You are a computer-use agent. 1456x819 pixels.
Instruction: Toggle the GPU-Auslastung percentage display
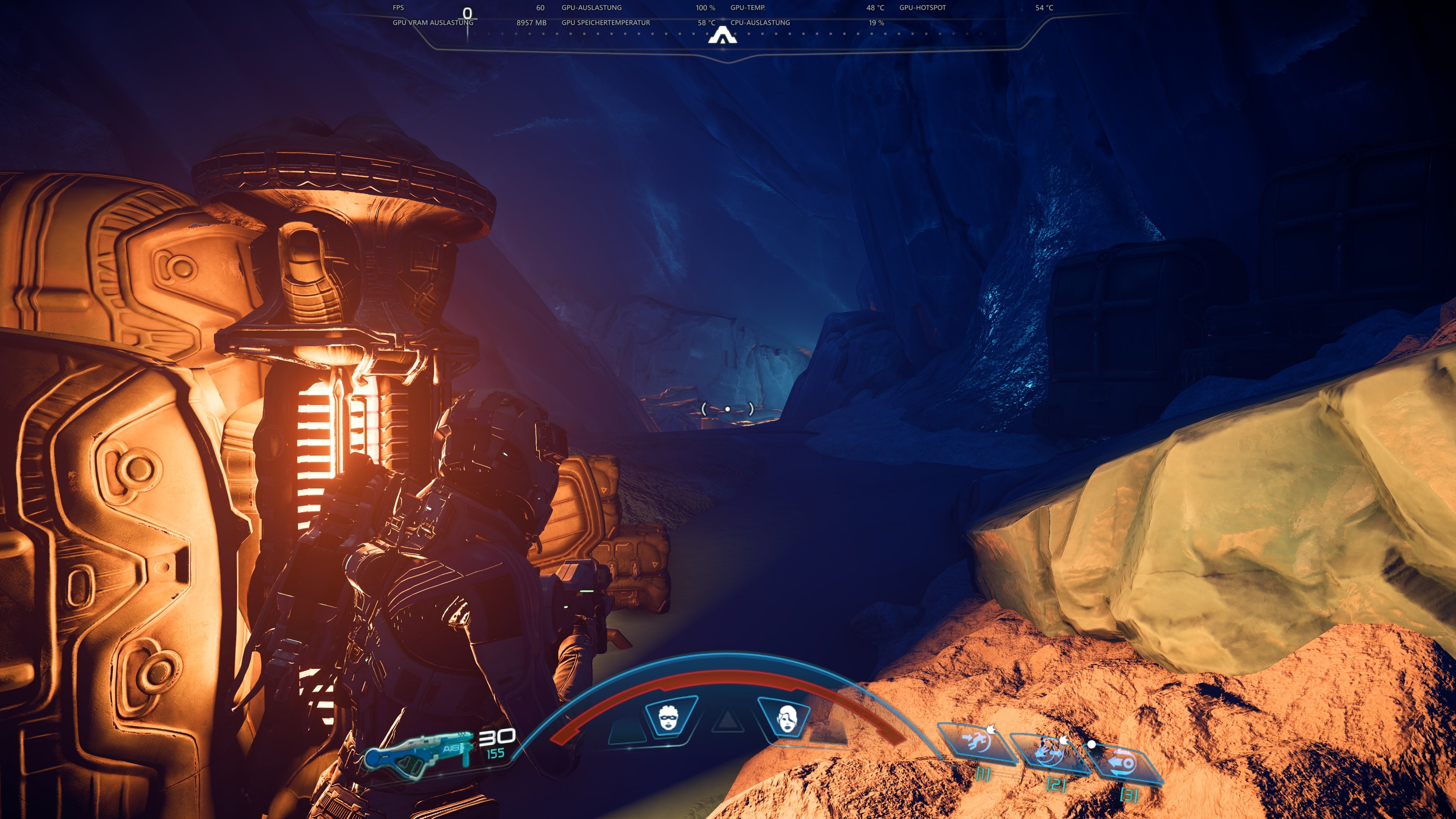(x=705, y=8)
